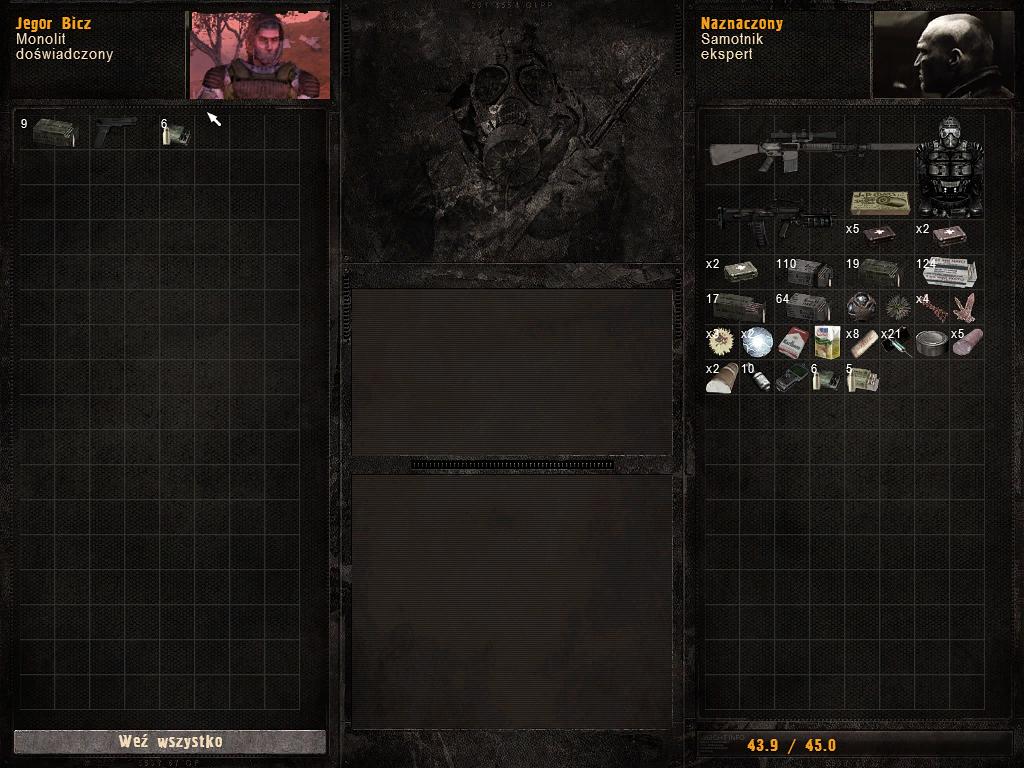Screen dimensions: 1024x768
Task: Select the white ammo box with 124
Action: pos(949,272)
